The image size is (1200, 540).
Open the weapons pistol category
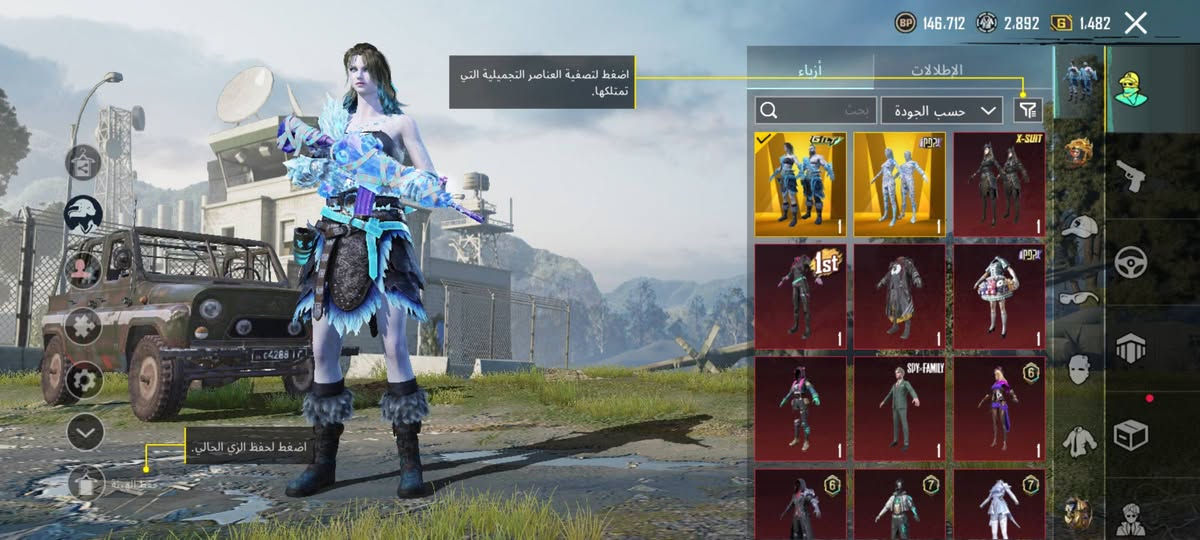(1131, 175)
